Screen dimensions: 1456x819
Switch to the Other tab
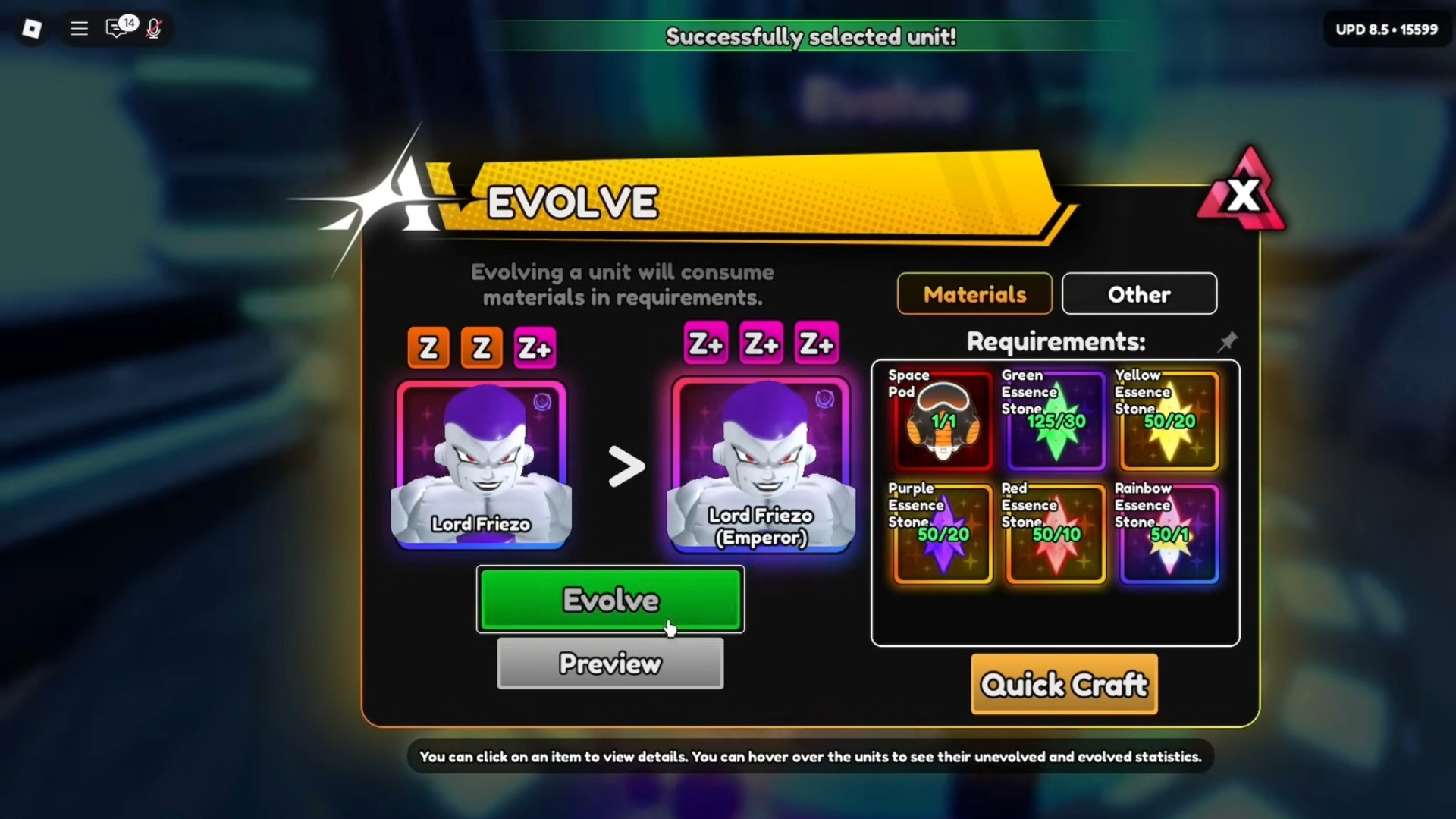coord(1139,294)
